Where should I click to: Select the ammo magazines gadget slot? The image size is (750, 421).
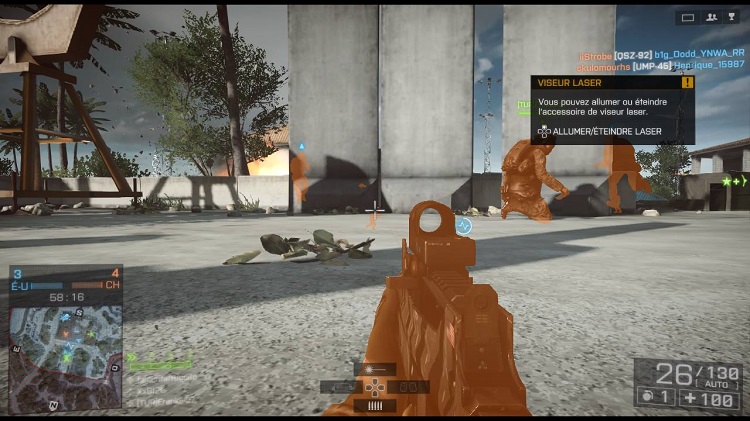[374, 406]
